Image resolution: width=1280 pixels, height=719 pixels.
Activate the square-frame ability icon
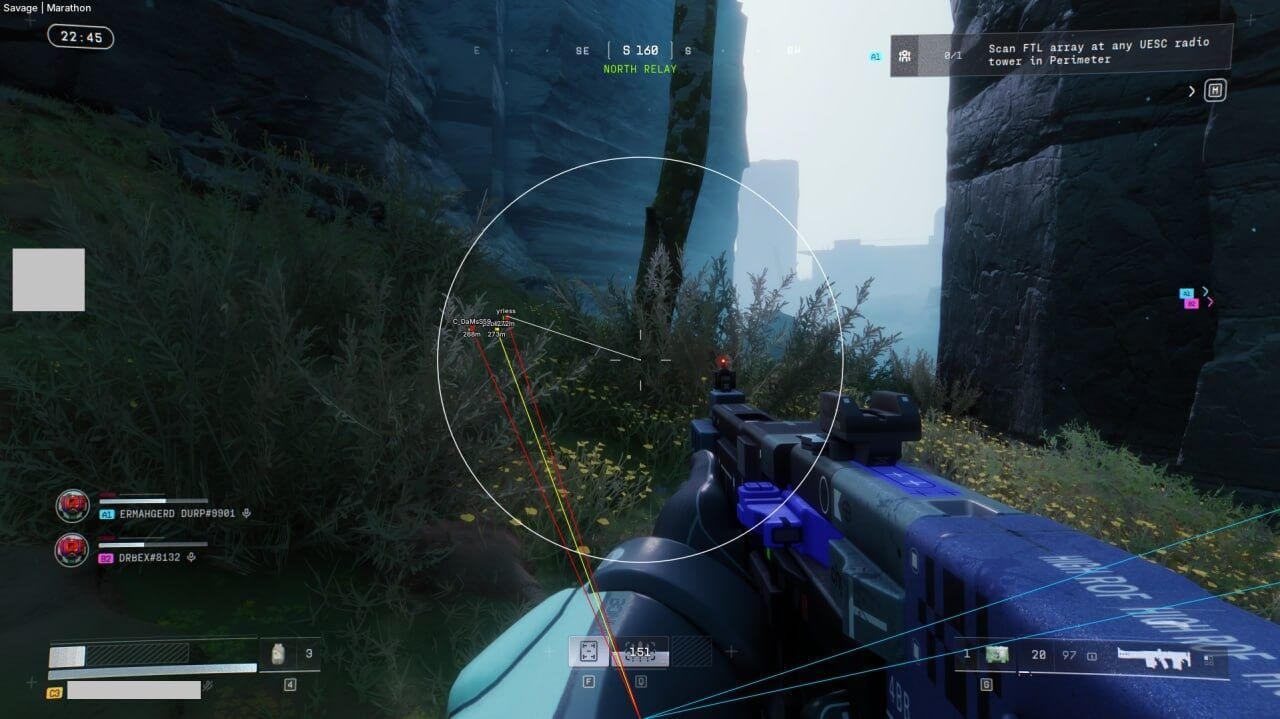click(x=588, y=652)
